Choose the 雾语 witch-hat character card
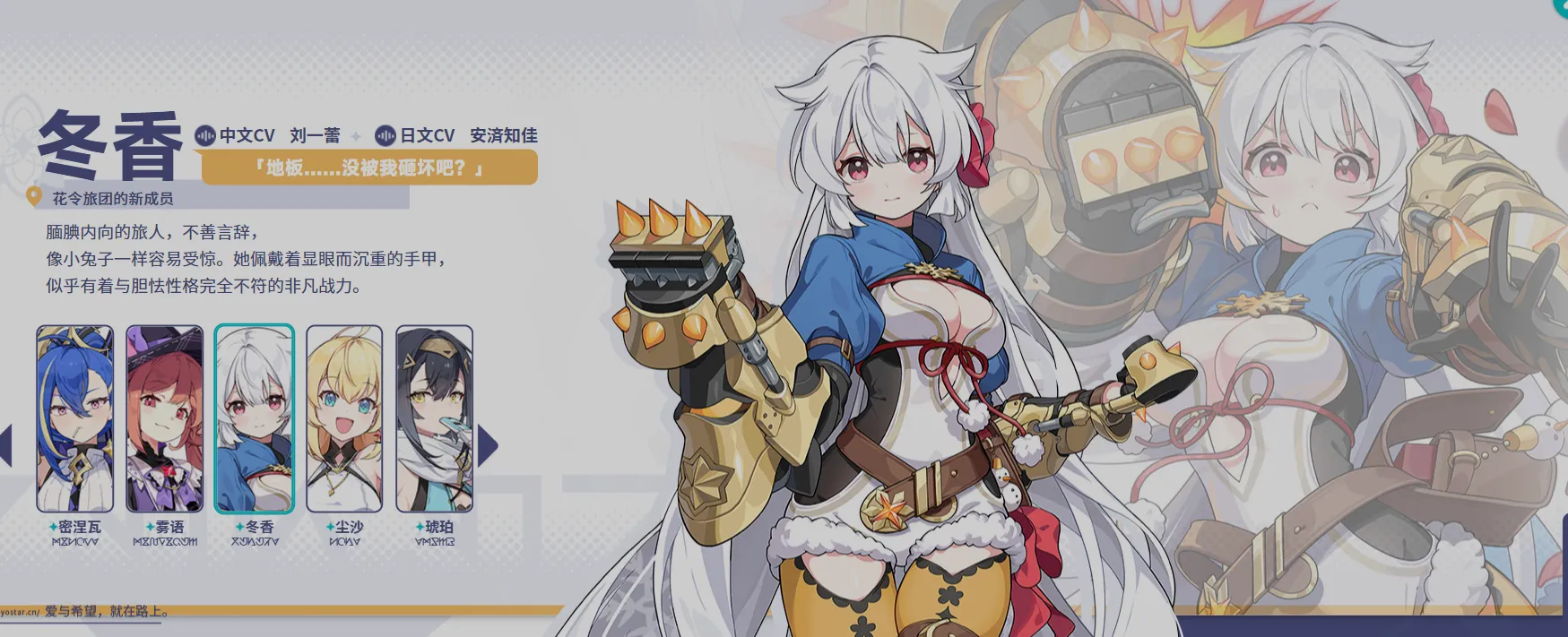 tap(165, 418)
